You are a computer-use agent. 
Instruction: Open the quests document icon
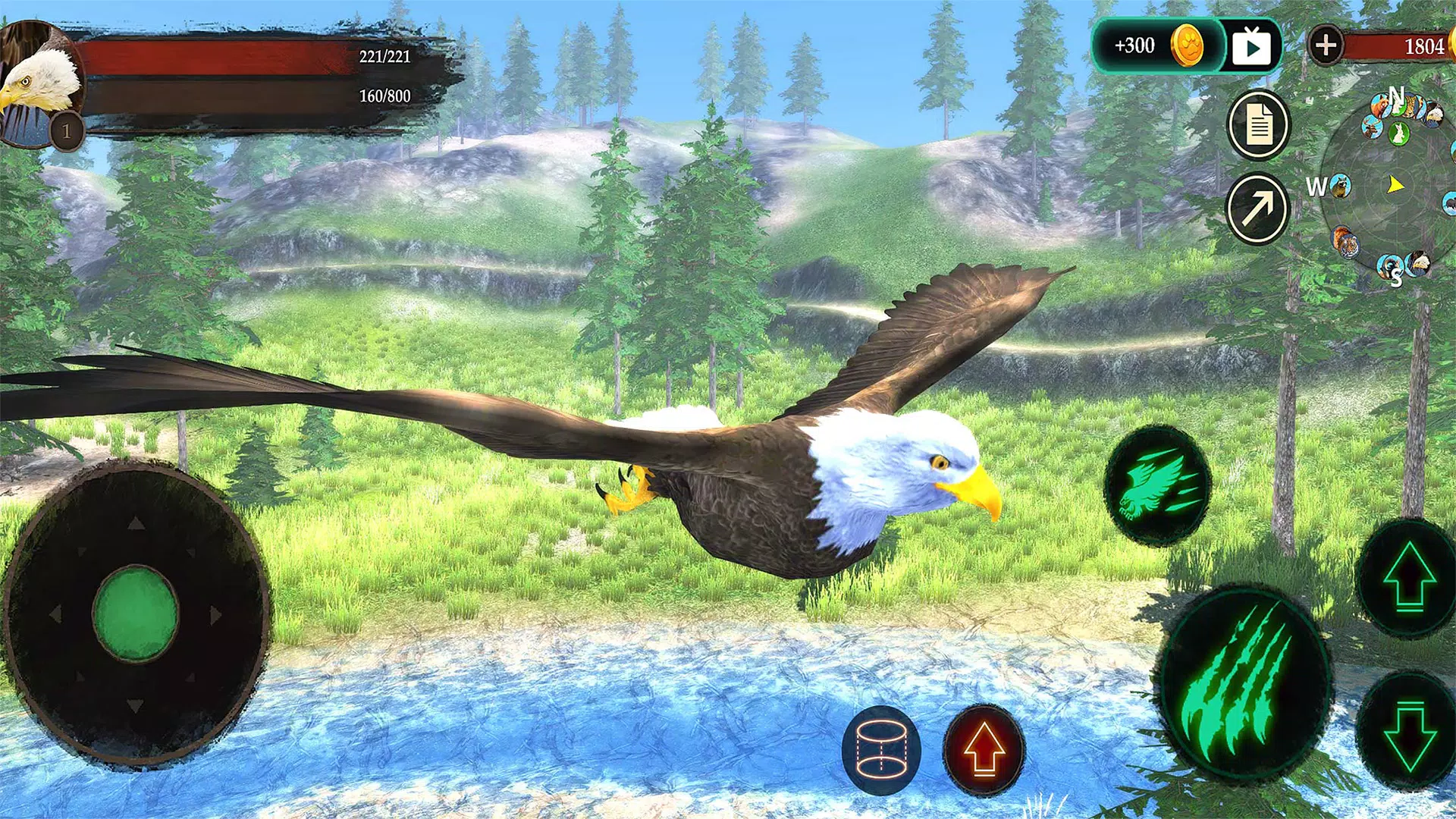click(1258, 121)
